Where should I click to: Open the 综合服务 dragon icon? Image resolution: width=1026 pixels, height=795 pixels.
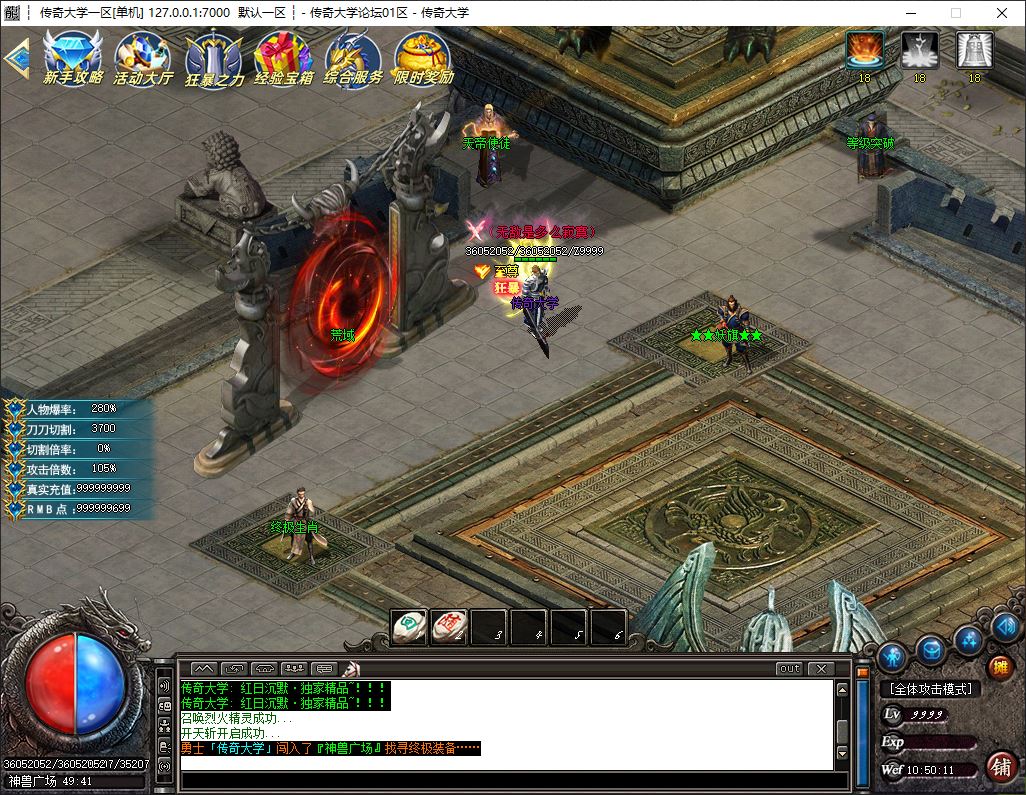[353, 57]
